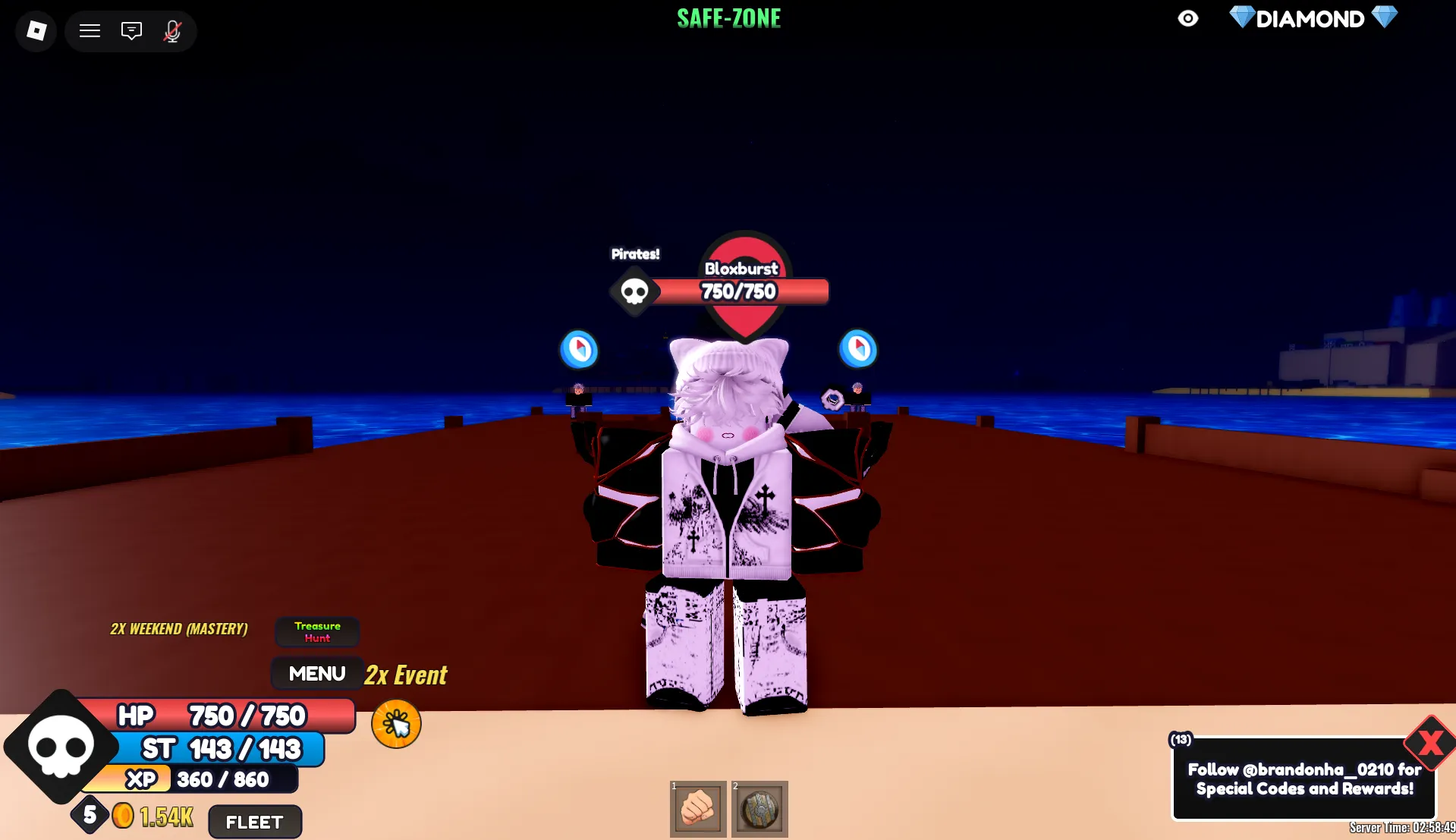The image size is (1456, 840).
Task: Click the level 5 badge
Action: [x=90, y=814]
